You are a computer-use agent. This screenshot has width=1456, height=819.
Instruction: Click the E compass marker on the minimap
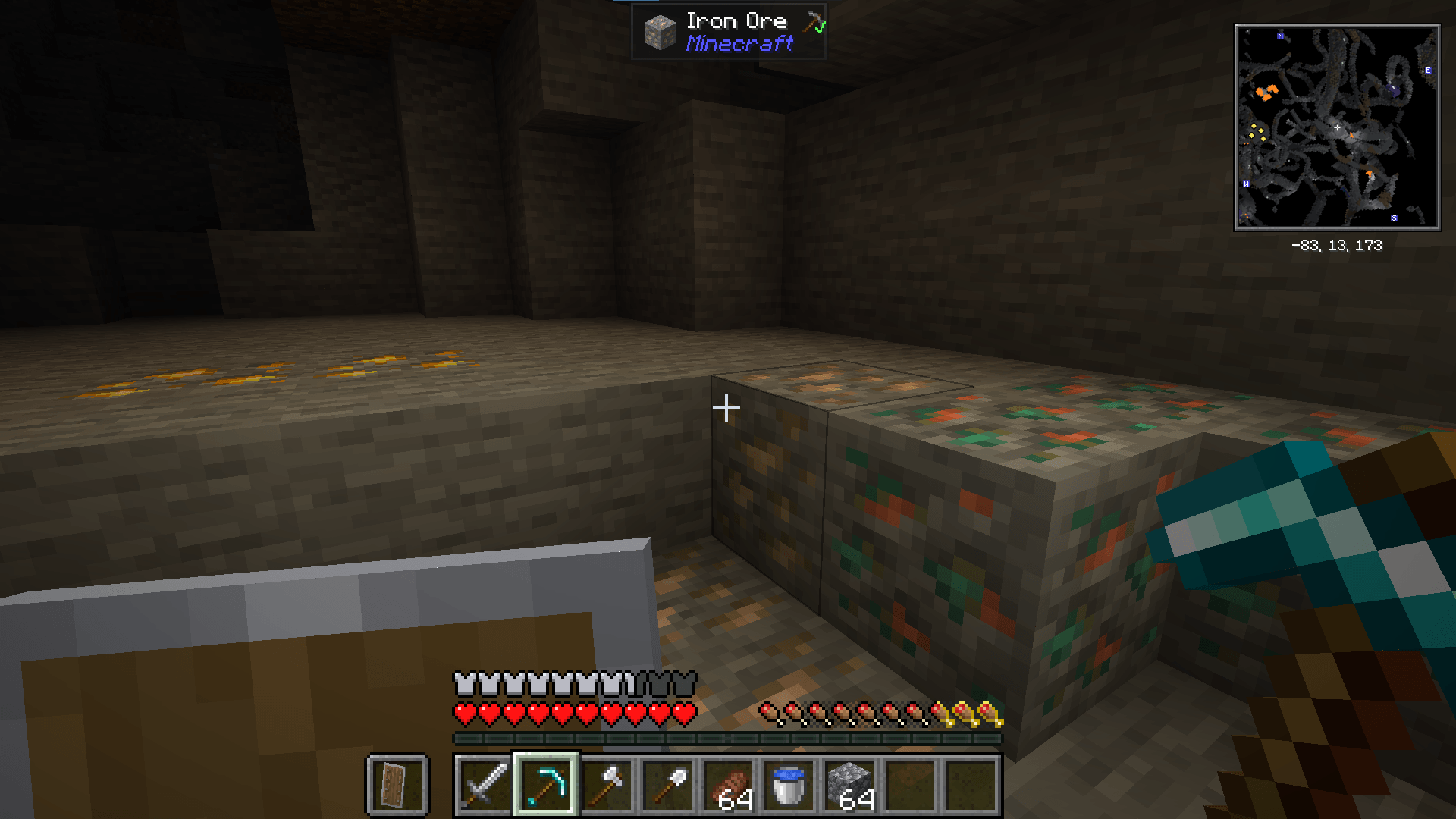tap(1429, 71)
